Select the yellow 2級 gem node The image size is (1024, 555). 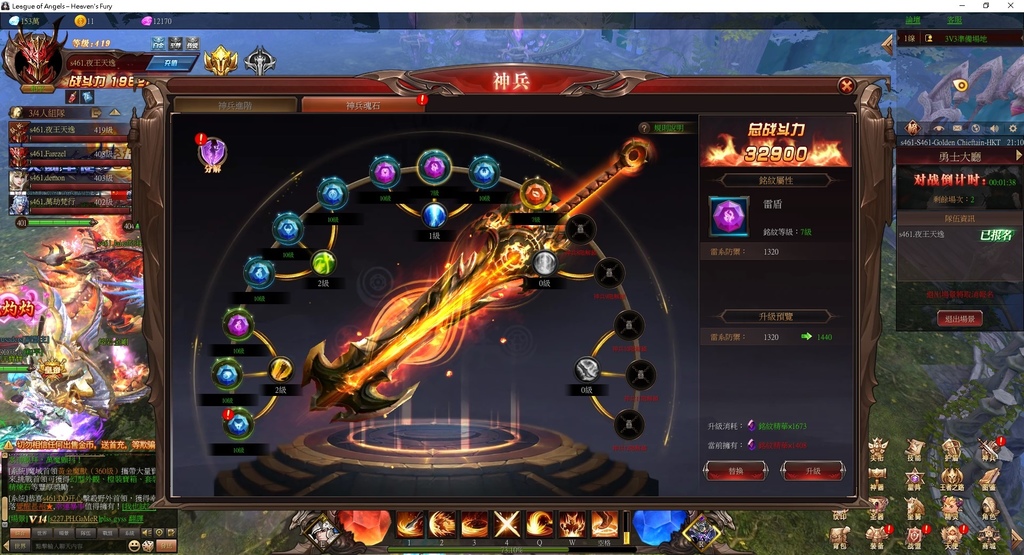click(x=281, y=369)
